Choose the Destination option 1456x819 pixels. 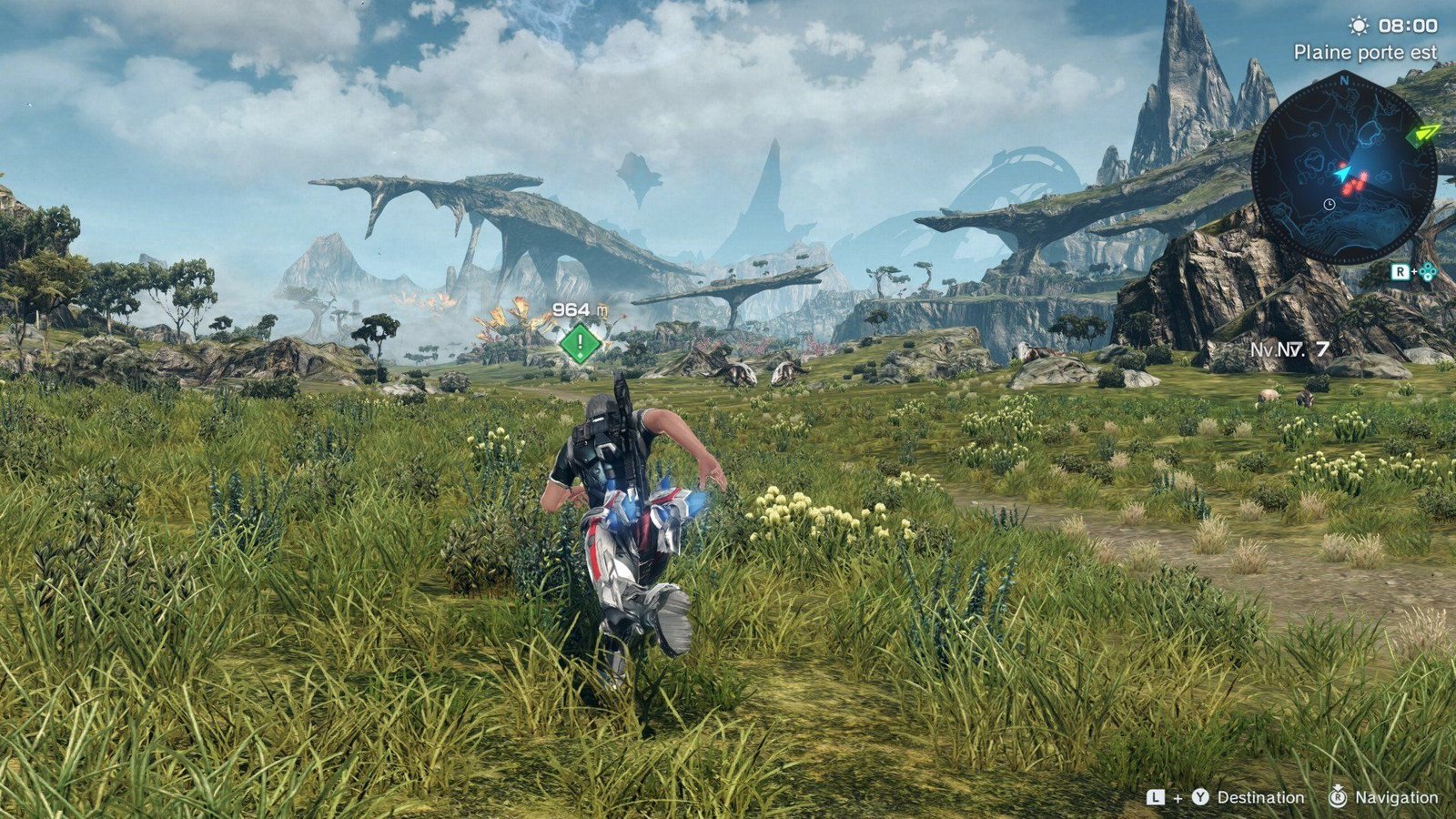[x=1259, y=797]
